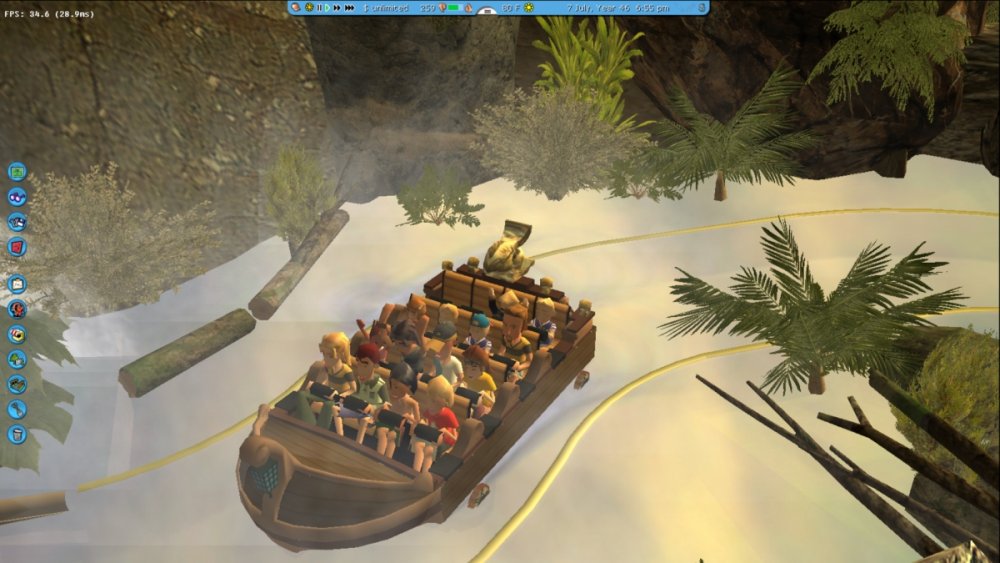Click the unlimited money display
Viewport: 1000px width, 563px height.
[x=386, y=8]
